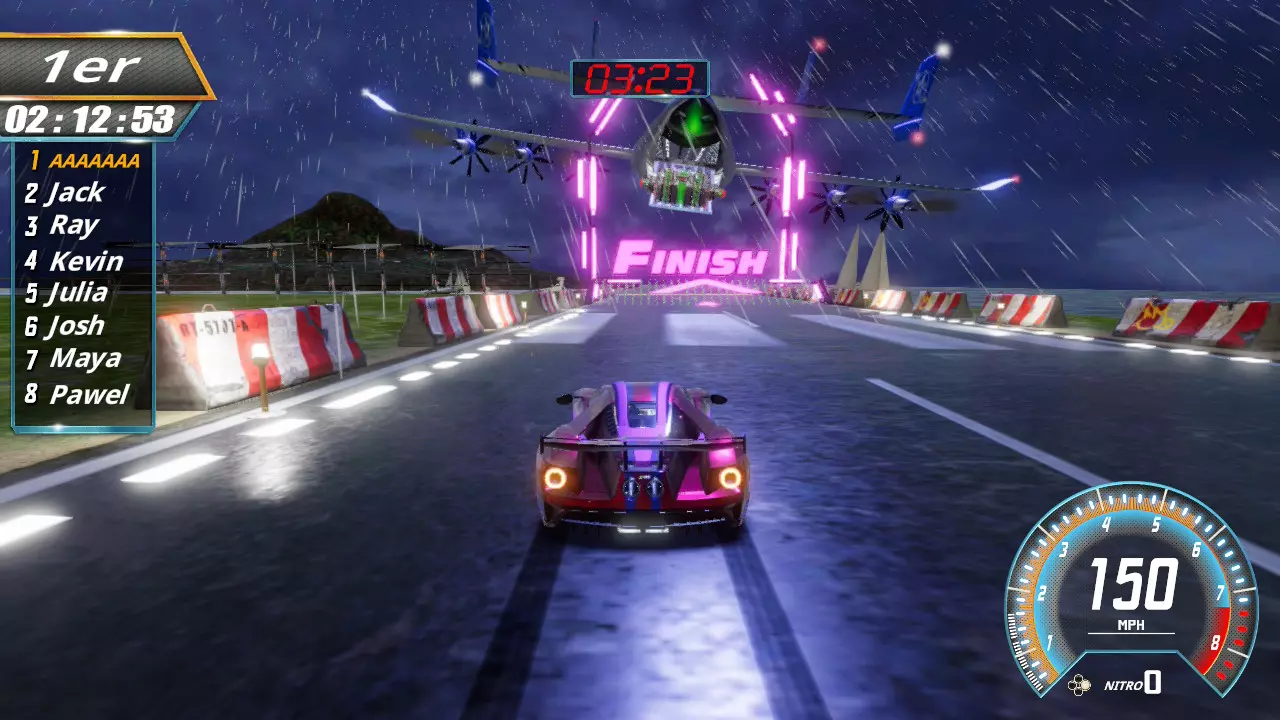Activate the nitro boost icon

pyautogui.click(x=1079, y=685)
